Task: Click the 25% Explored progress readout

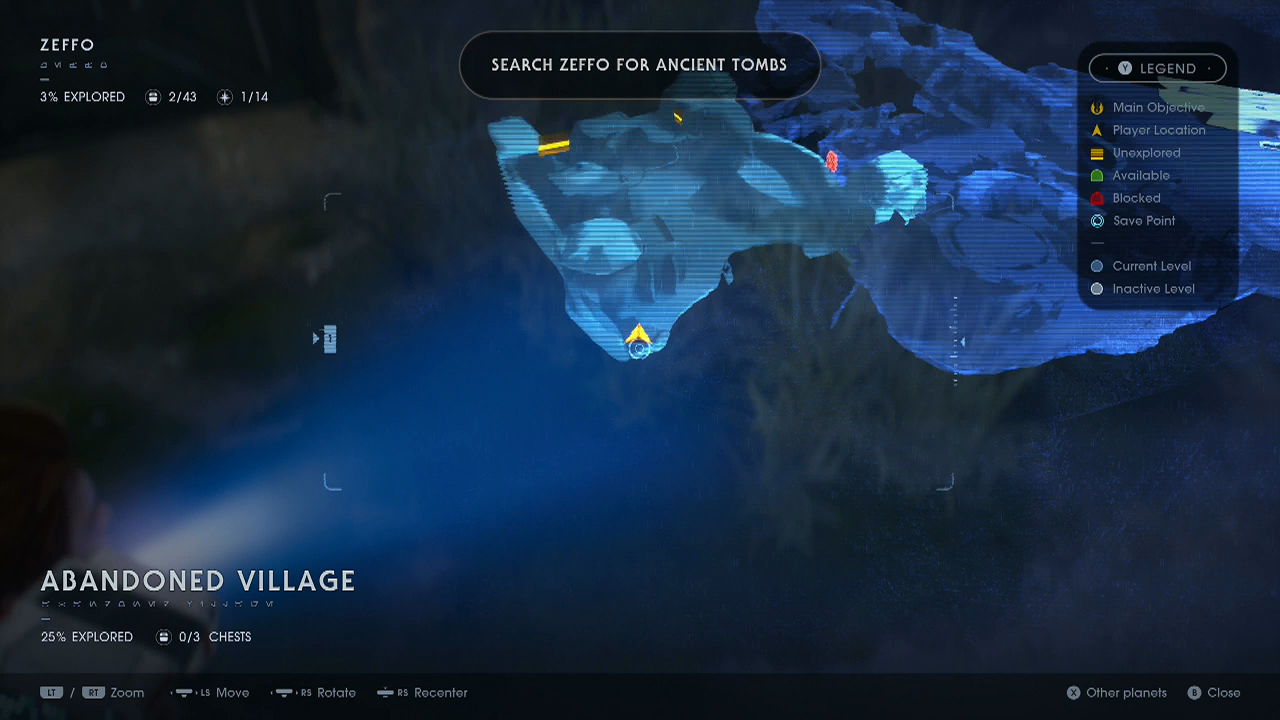Action: coord(87,636)
